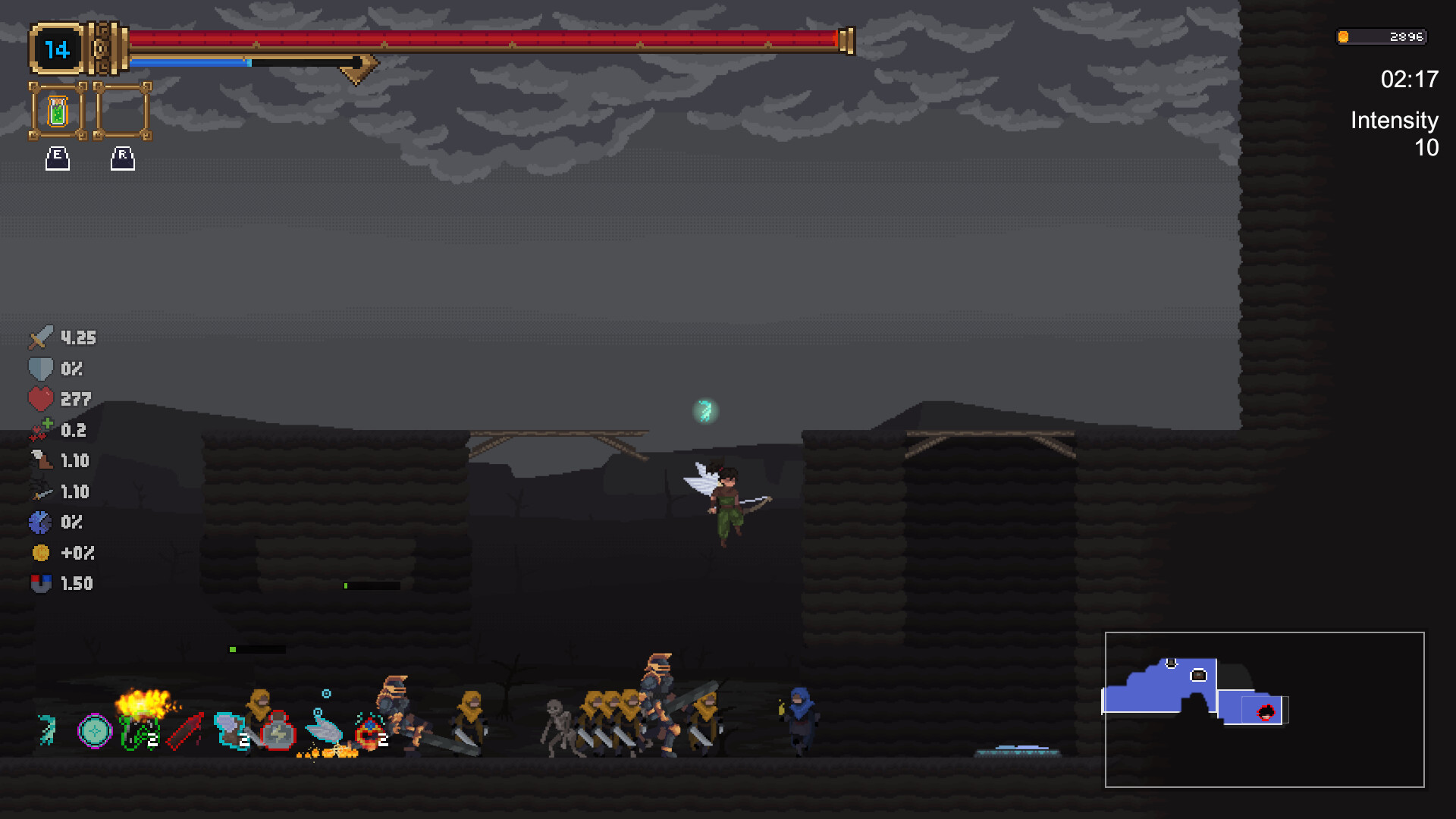This screenshot has height=819, width=1456.
Task: Open the empty R ability slot
Action: (121, 111)
